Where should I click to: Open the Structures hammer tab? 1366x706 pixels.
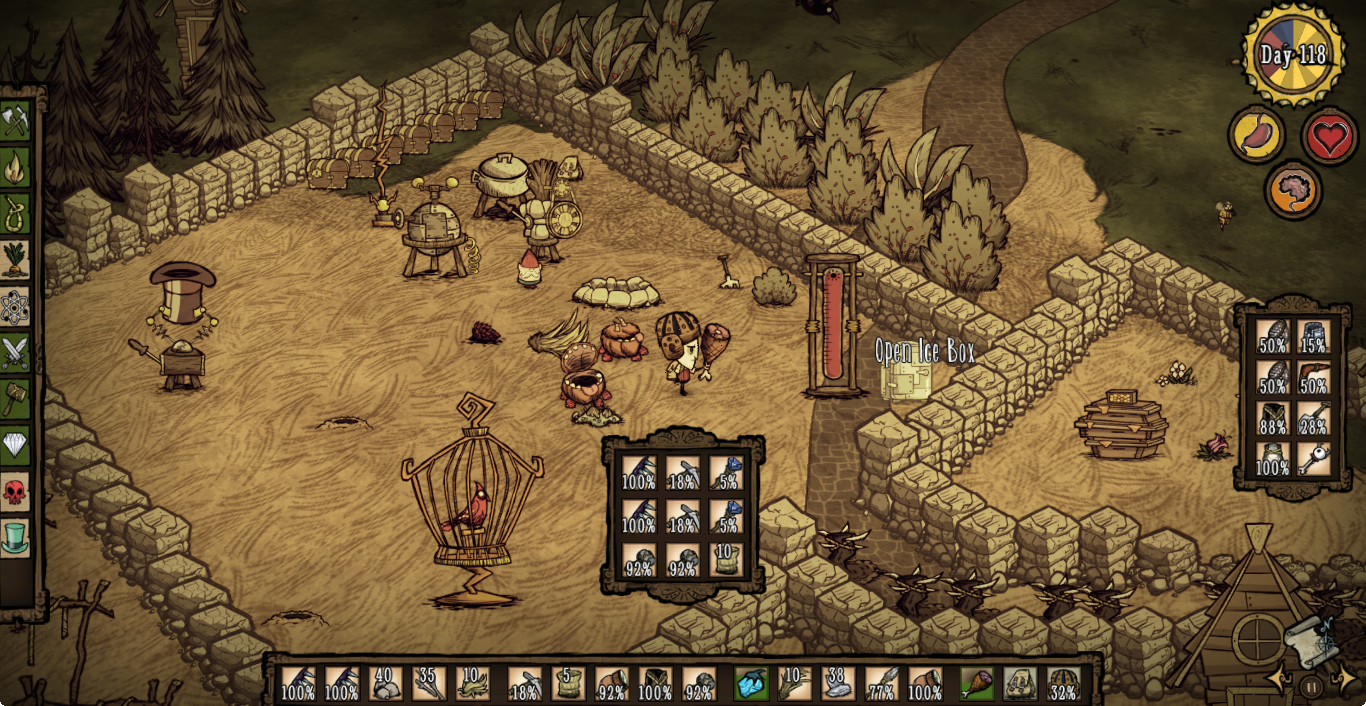pos(15,398)
